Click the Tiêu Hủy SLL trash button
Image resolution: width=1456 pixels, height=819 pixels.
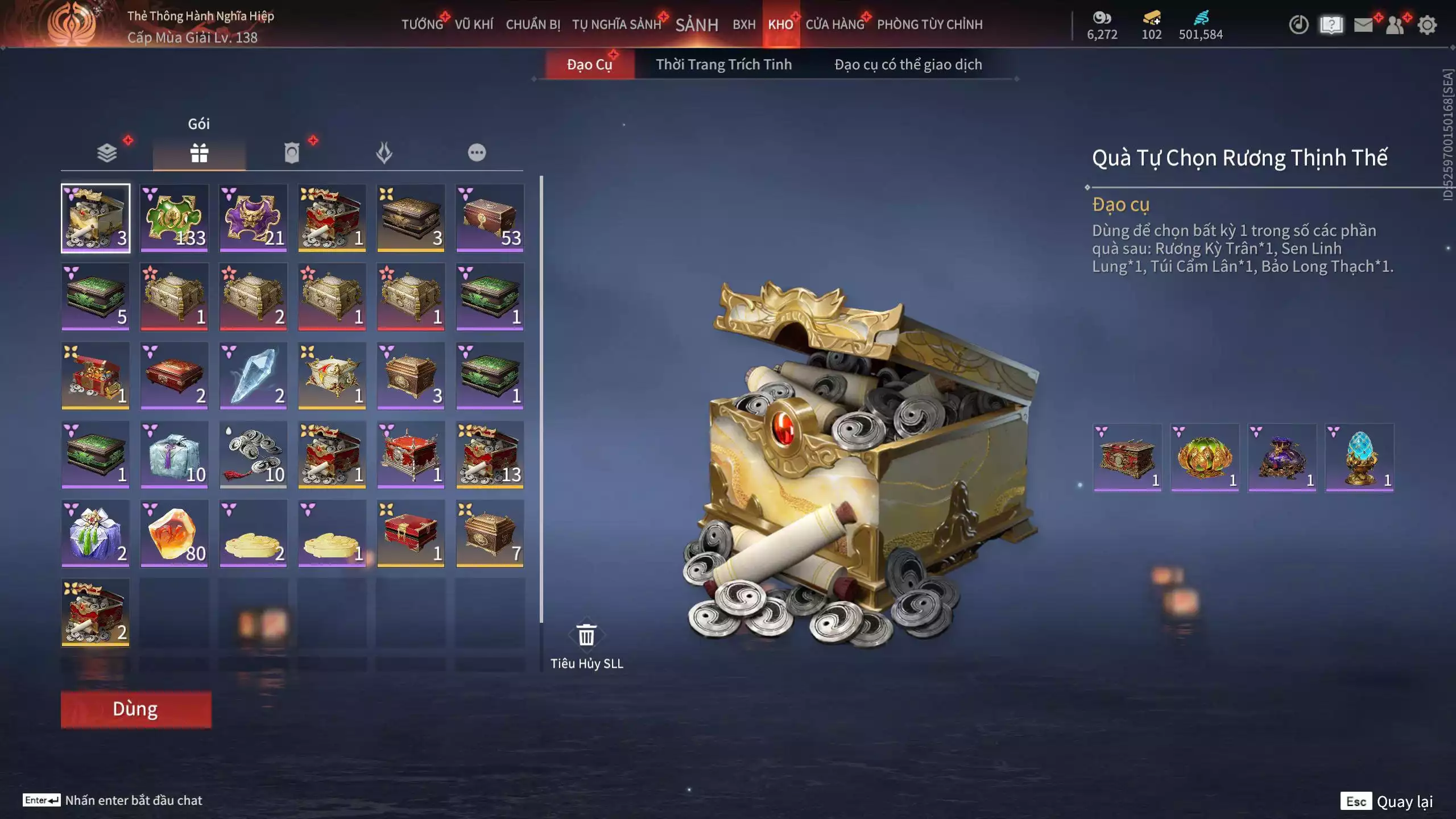point(586,636)
